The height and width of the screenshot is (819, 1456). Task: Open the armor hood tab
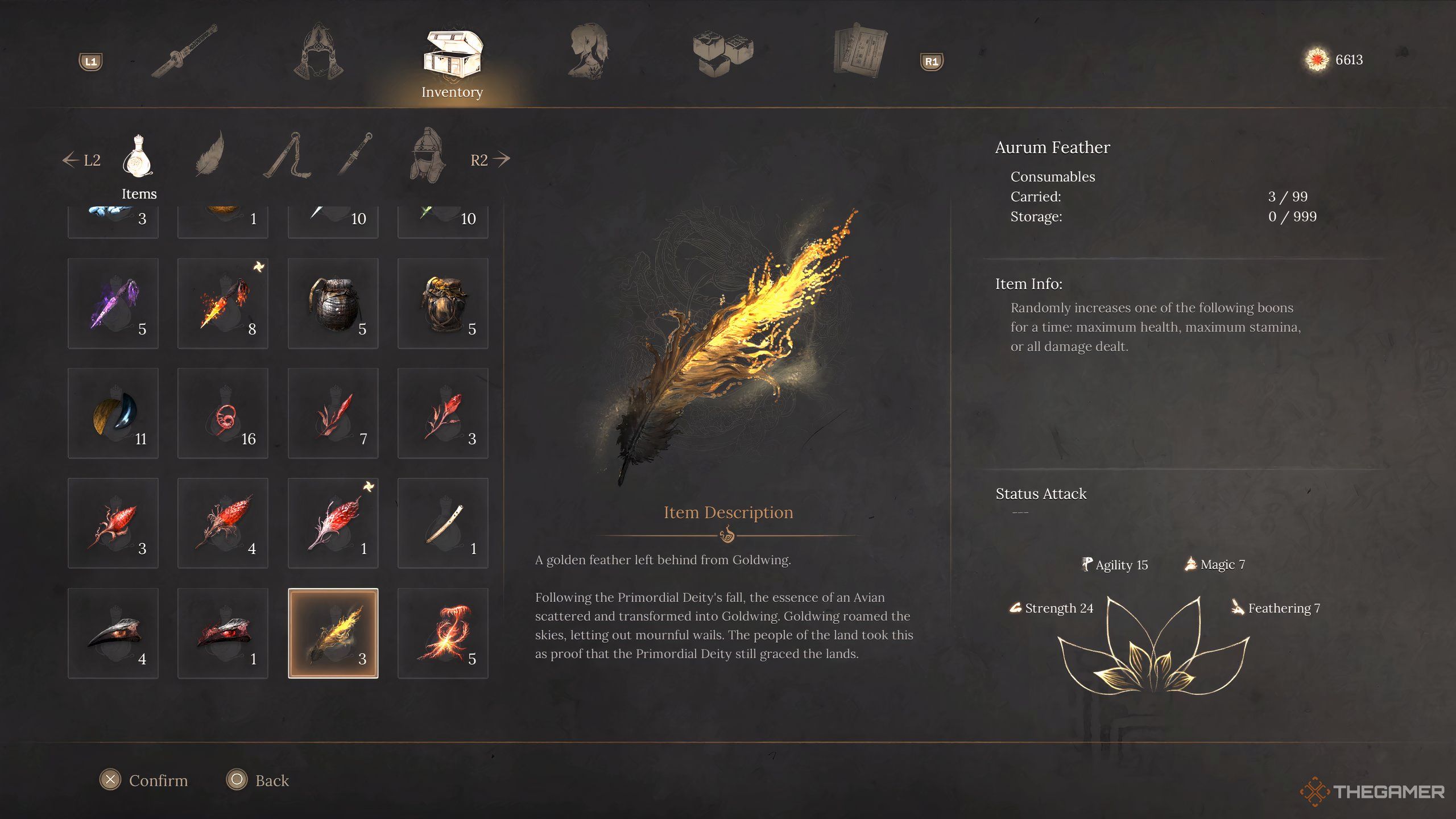tap(319, 51)
